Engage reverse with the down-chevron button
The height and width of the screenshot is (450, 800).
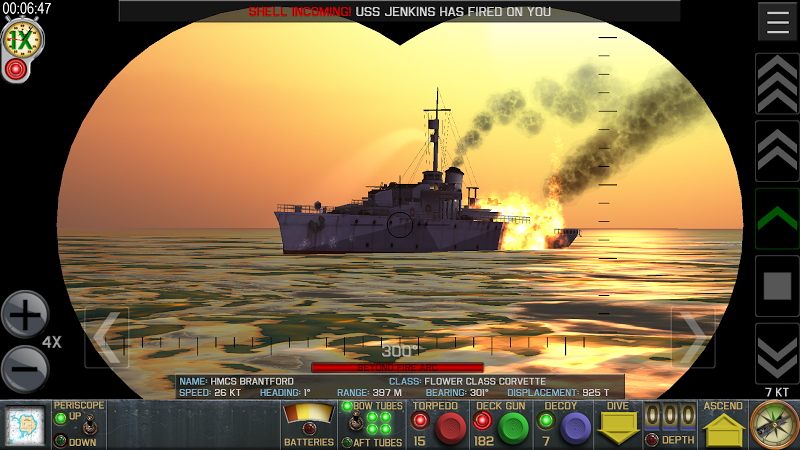coord(777,353)
